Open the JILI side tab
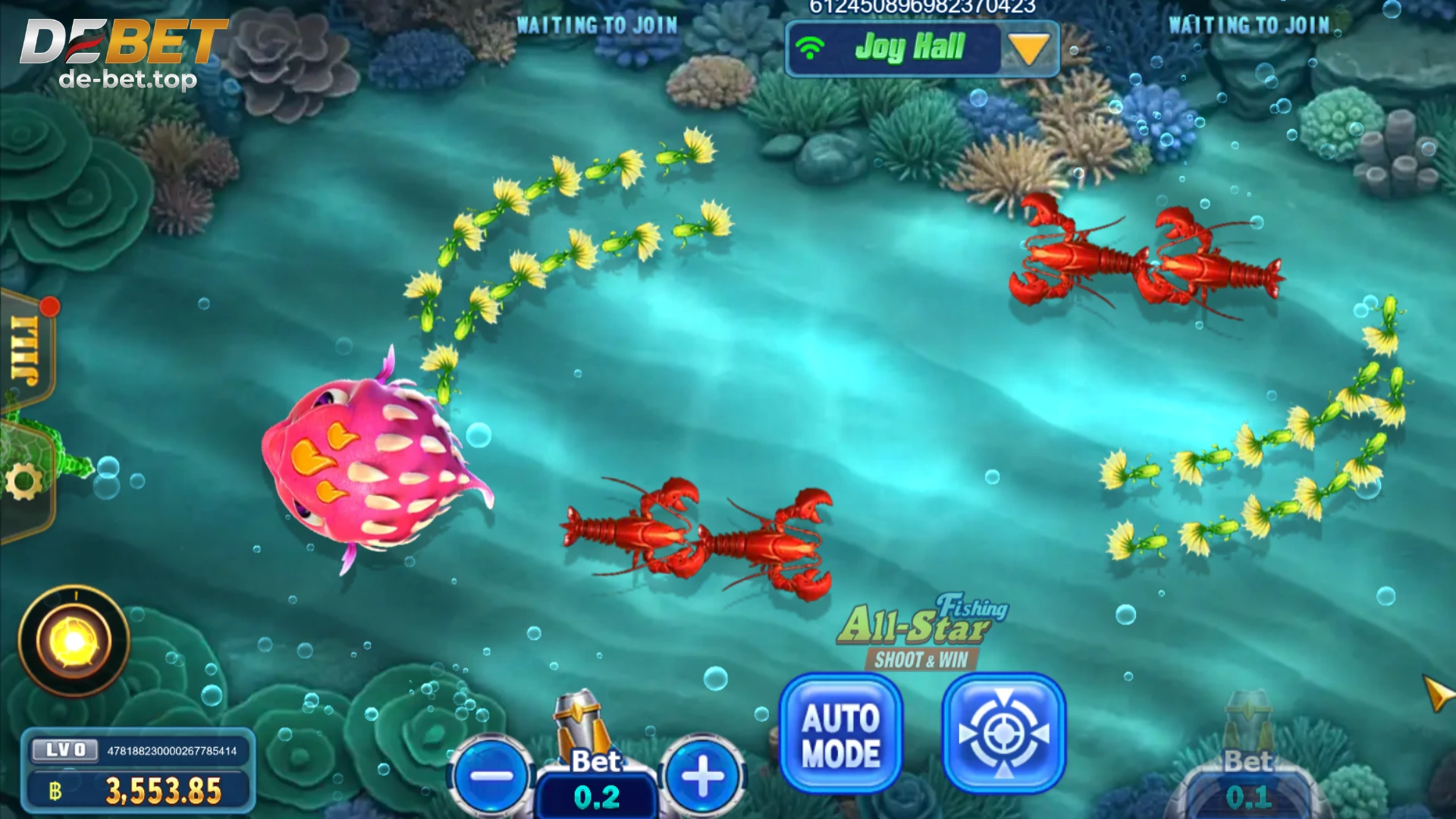Viewport: 1456px width, 819px height. [27, 350]
